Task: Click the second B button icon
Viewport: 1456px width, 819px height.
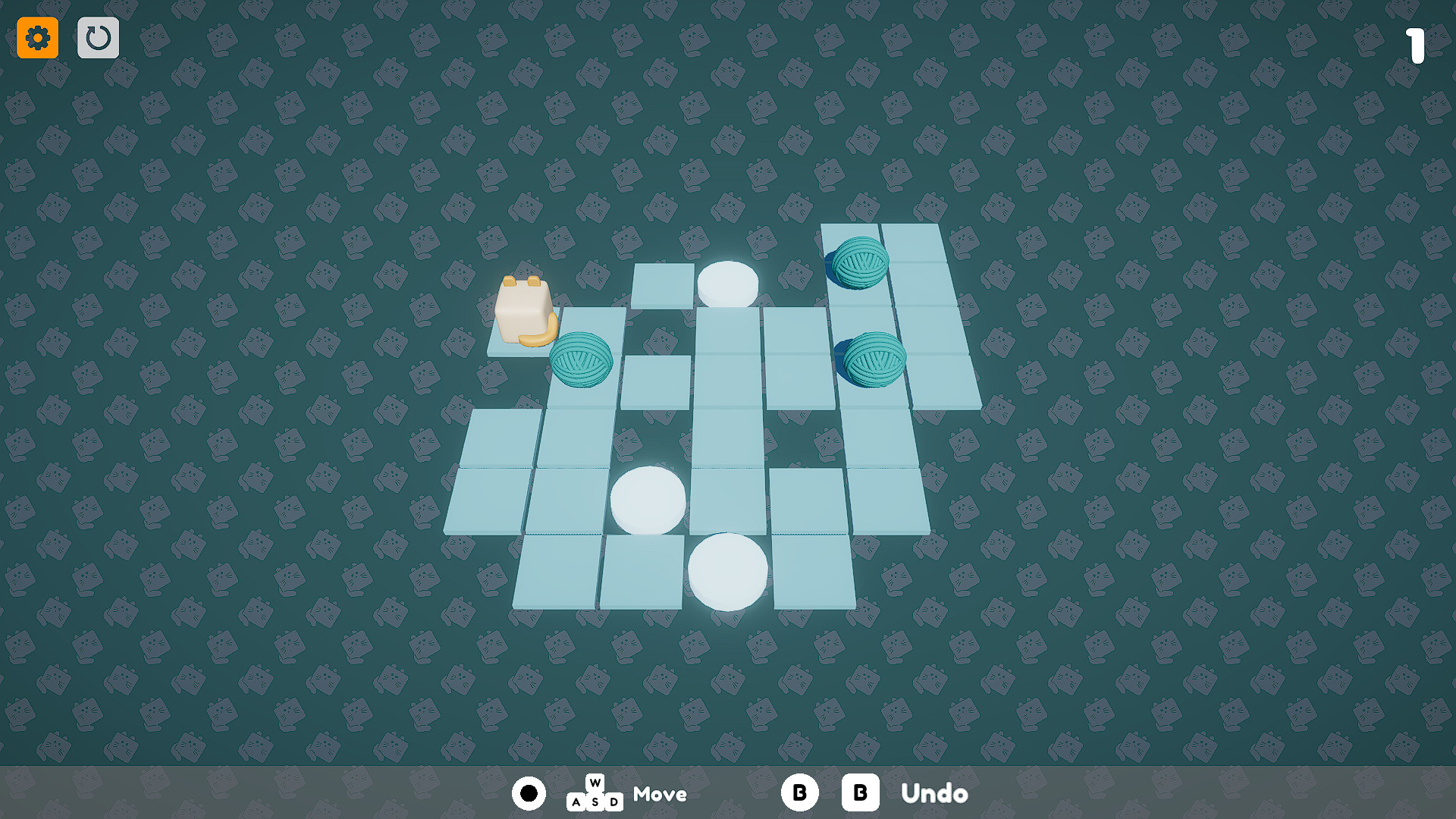Action: [860, 793]
